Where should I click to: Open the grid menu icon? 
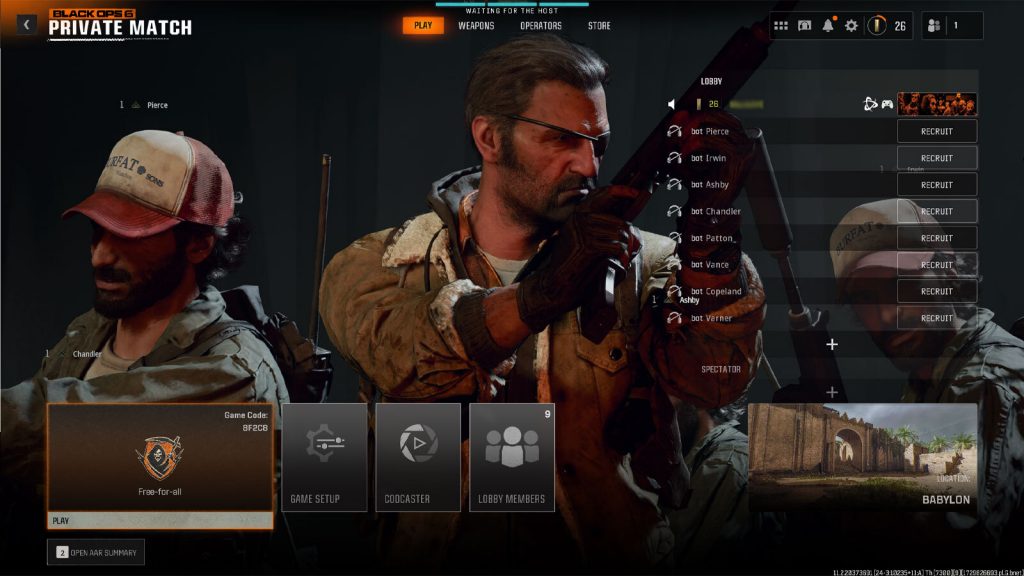(781, 26)
